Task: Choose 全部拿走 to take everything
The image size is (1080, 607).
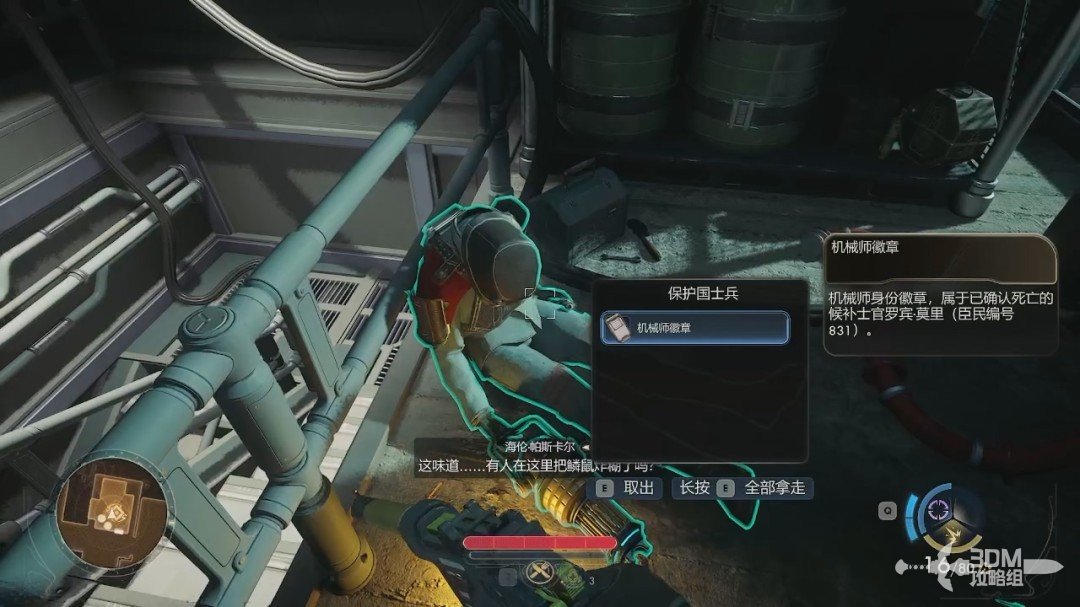Action: tap(763, 488)
